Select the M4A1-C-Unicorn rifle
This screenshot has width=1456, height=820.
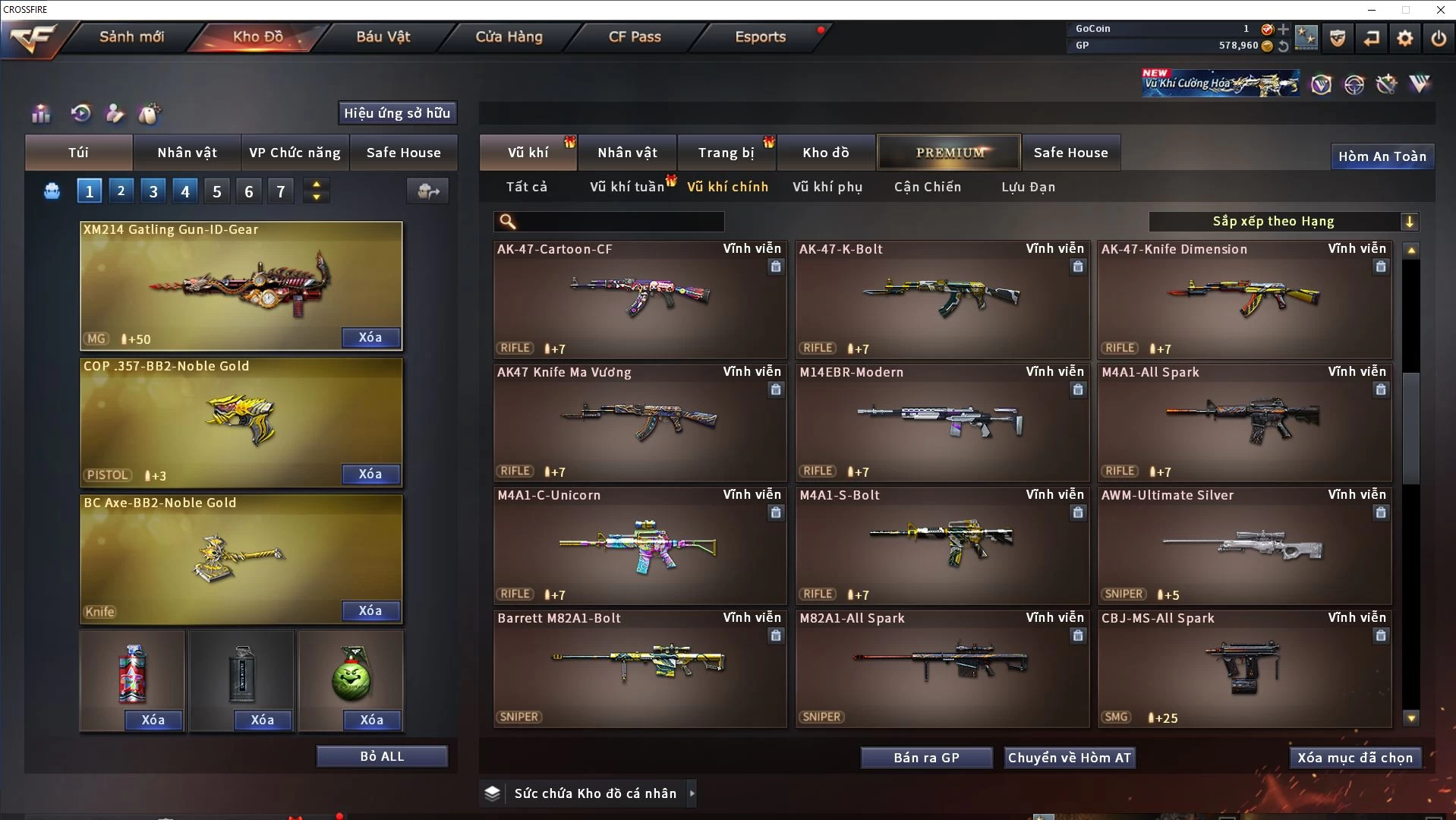[639, 545]
